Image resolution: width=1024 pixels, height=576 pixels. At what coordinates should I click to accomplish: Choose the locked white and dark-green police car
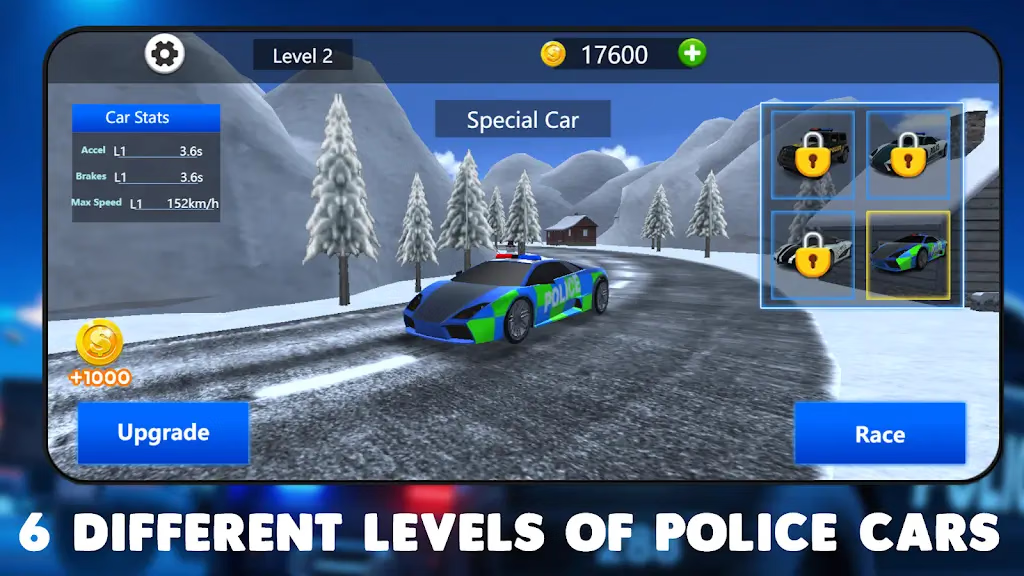pos(907,154)
